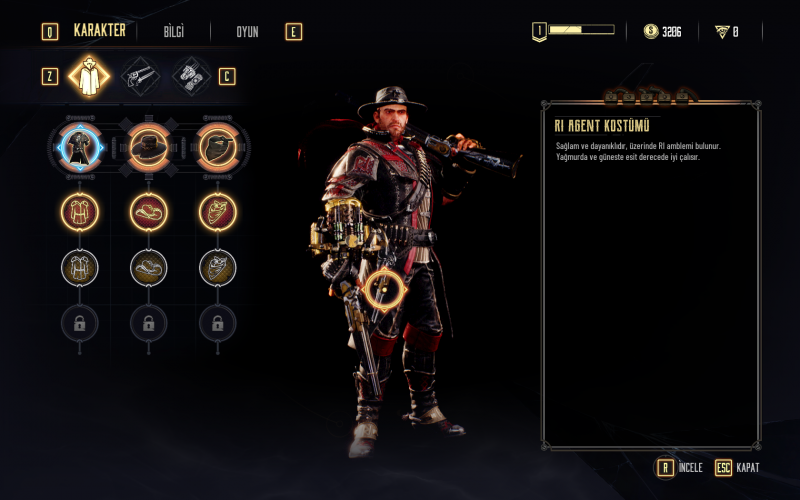Pick the gray unhighlighted coat option

click(79, 267)
